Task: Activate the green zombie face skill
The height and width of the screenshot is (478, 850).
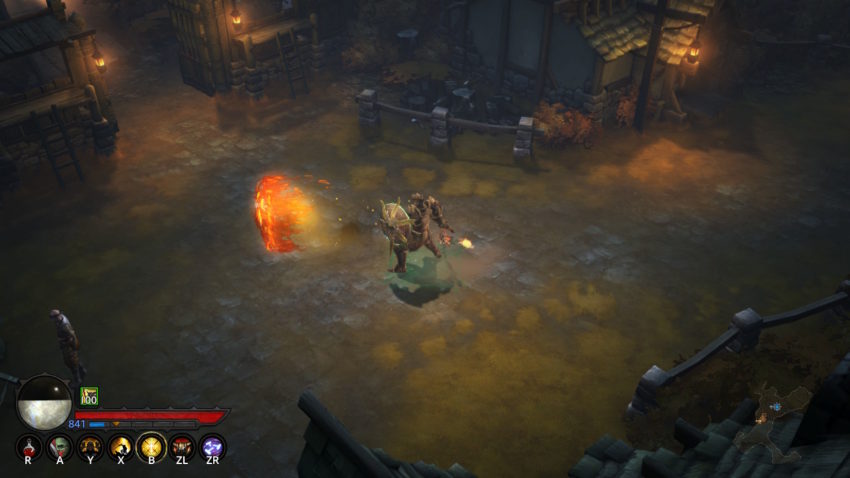Action: pyautogui.click(x=60, y=446)
